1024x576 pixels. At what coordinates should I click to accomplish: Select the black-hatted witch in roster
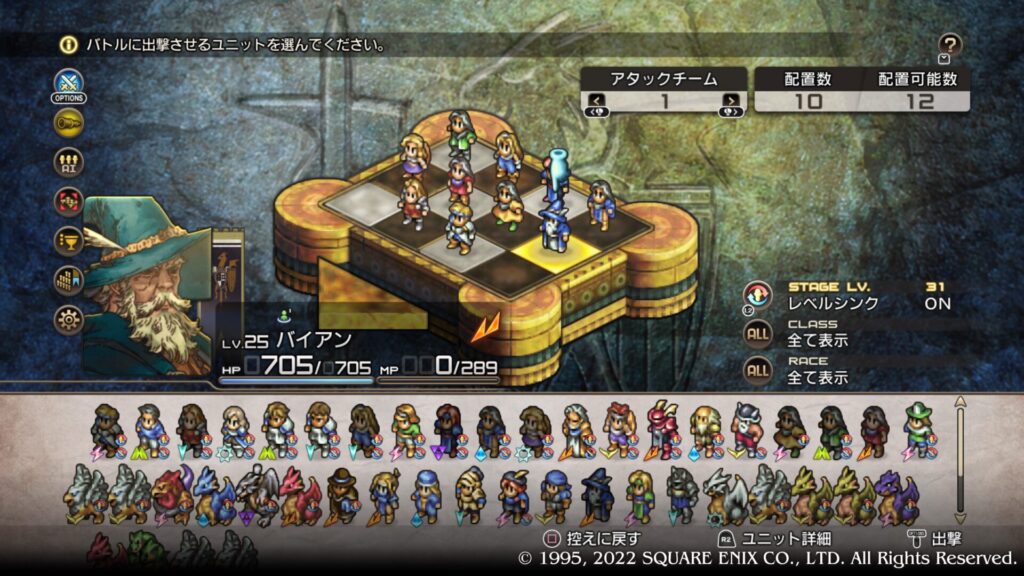pyautogui.click(x=597, y=494)
